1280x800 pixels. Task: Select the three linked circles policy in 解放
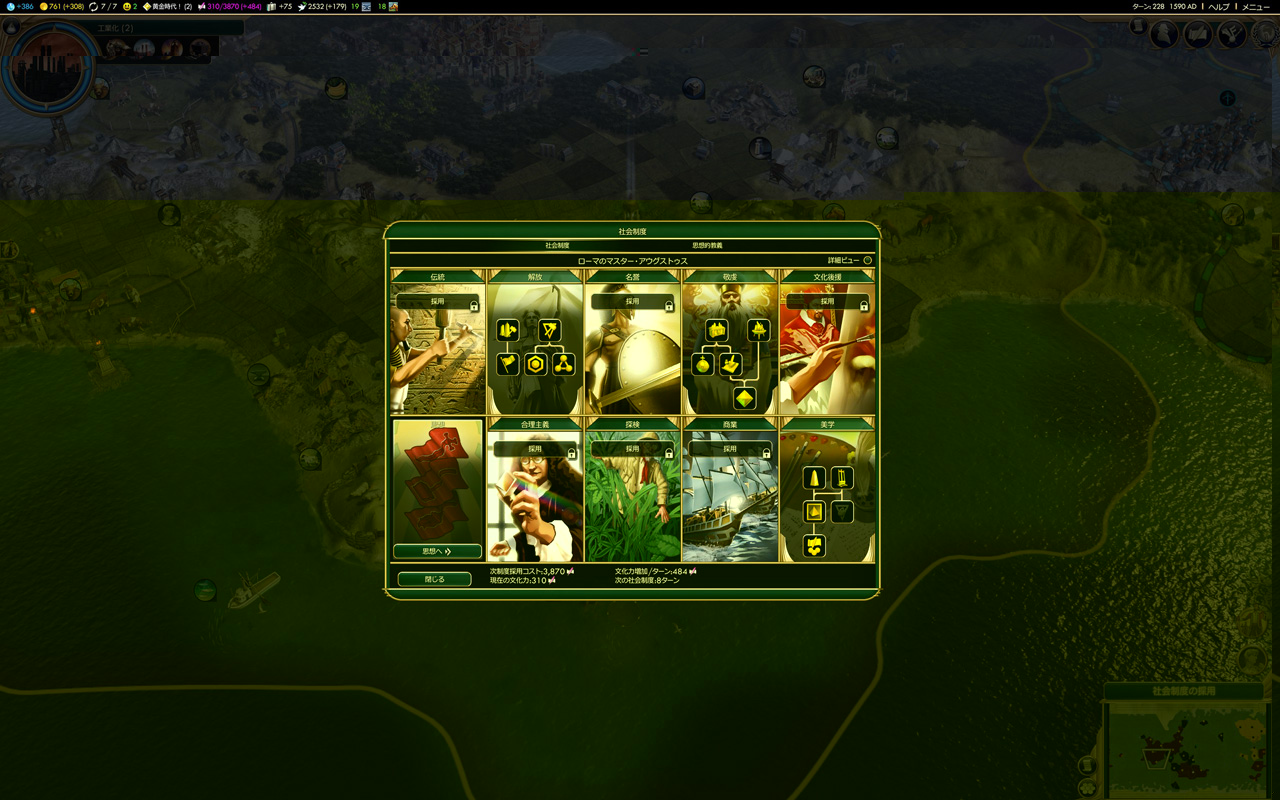click(x=564, y=364)
